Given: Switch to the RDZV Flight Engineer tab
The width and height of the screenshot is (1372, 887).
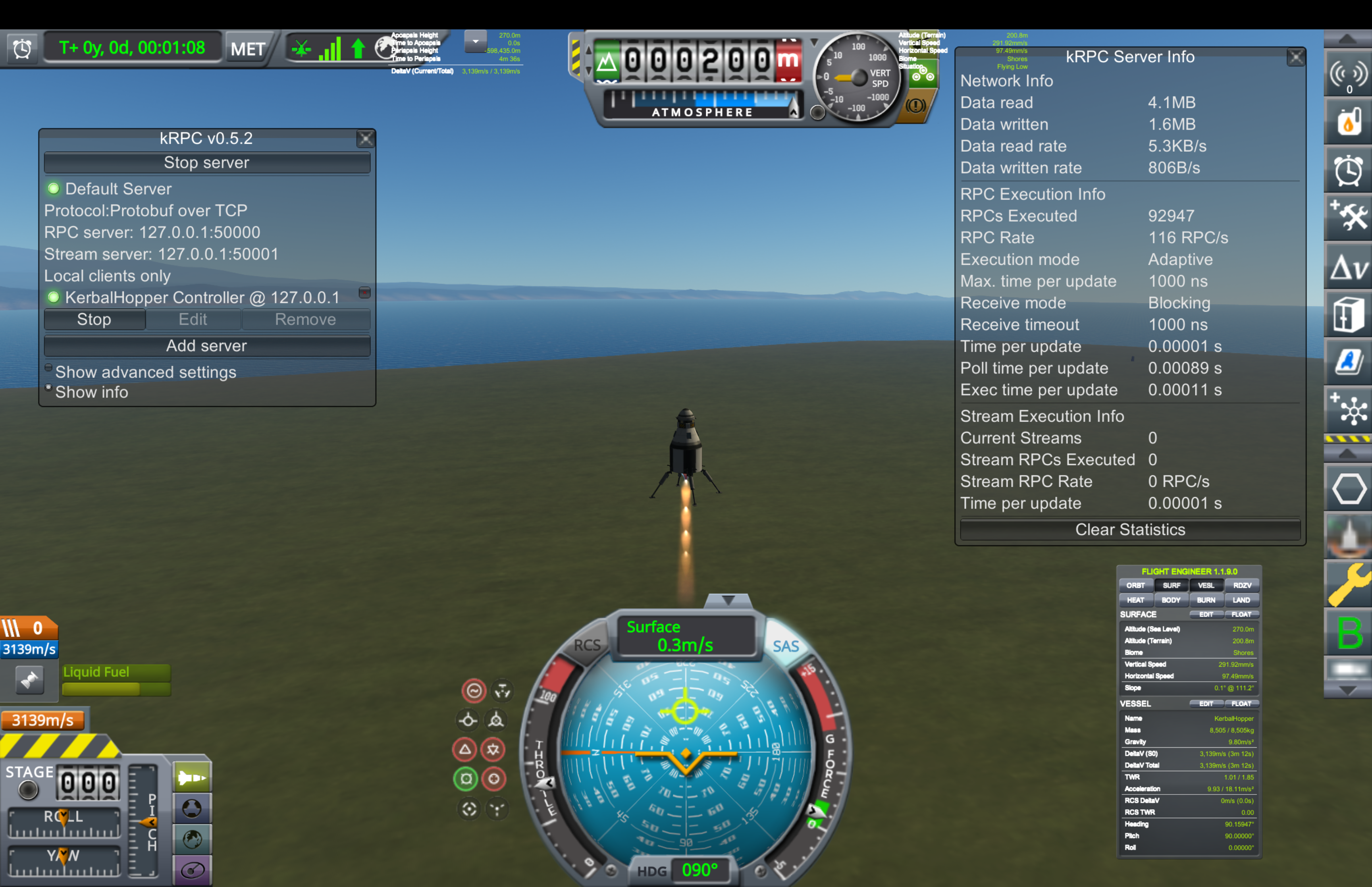Looking at the screenshot, I should (x=1242, y=586).
